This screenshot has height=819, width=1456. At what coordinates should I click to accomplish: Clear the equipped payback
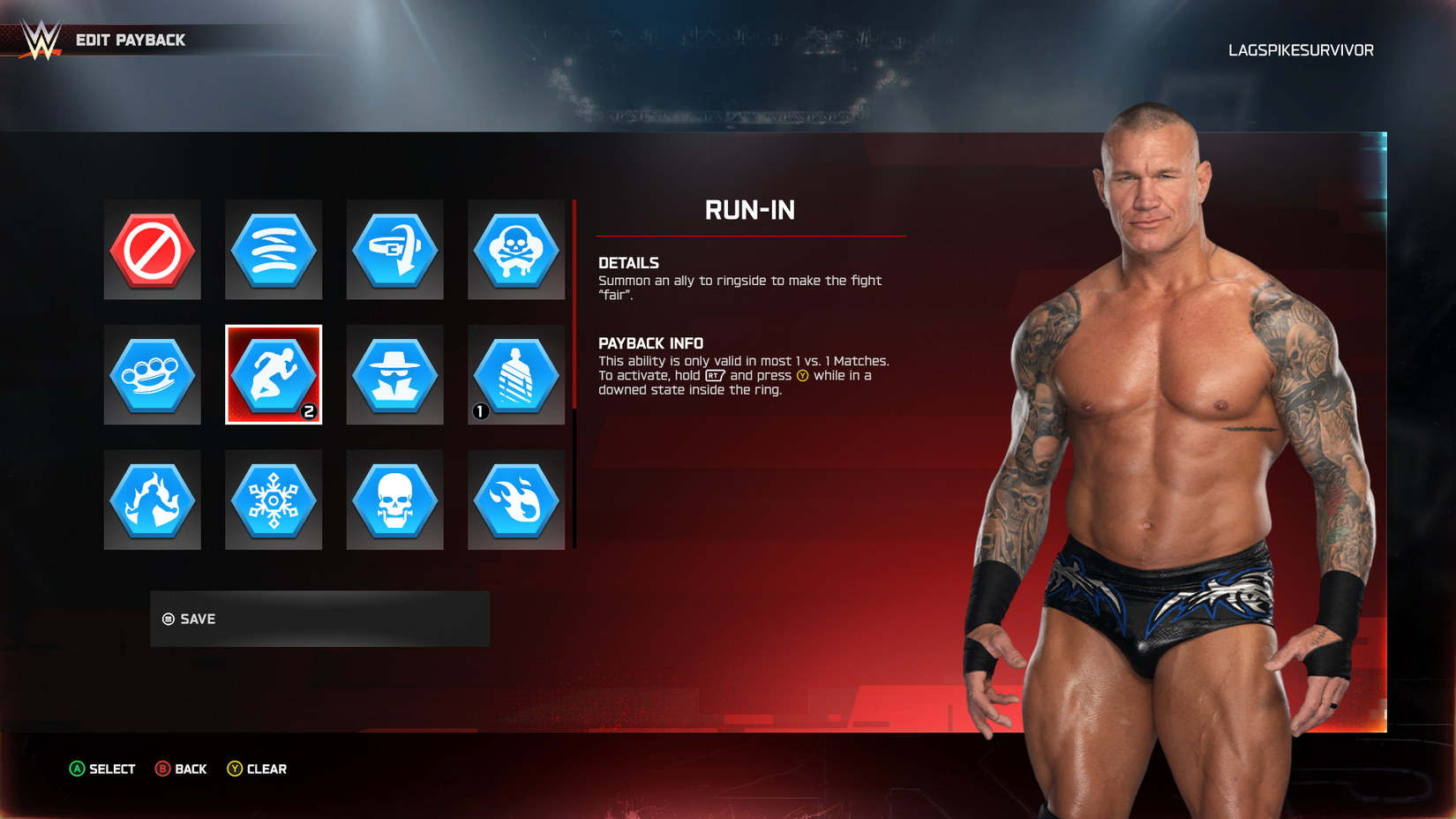[x=257, y=769]
